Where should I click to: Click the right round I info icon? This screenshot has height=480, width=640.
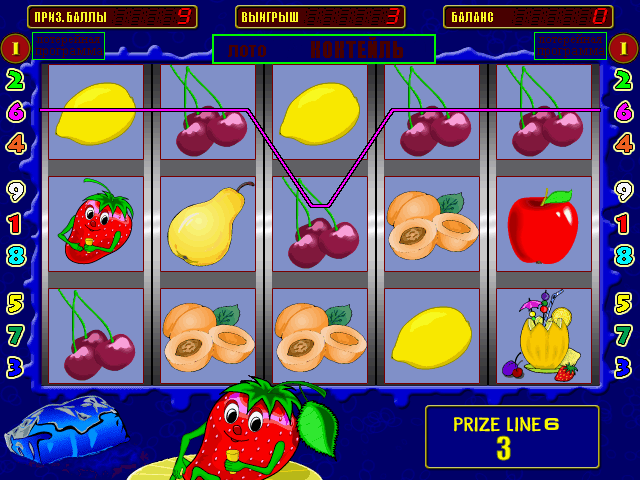click(623, 47)
